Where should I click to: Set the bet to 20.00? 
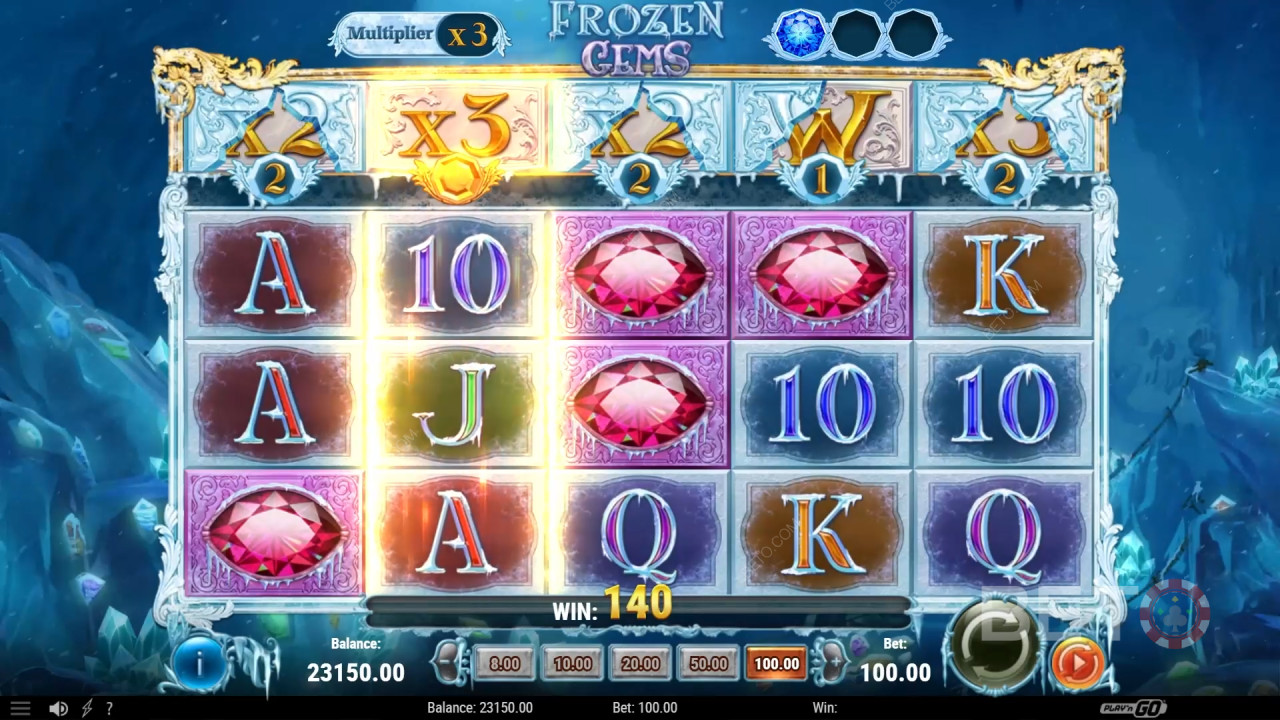point(640,663)
